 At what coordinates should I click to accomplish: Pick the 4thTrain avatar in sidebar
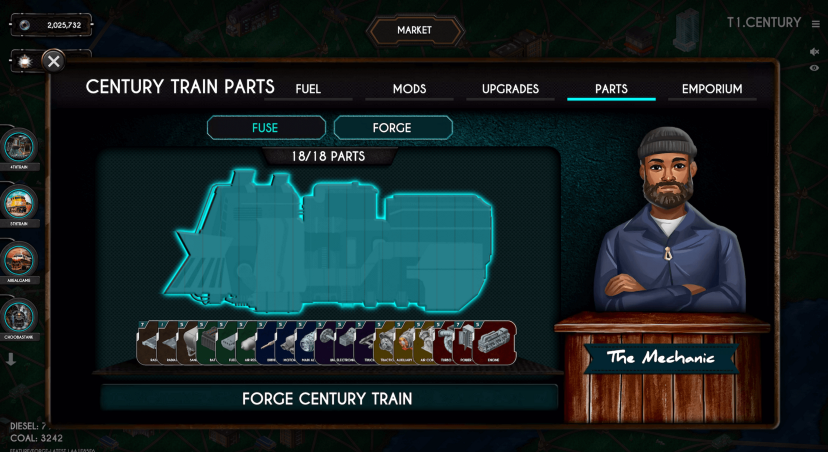tap(19, 146)
